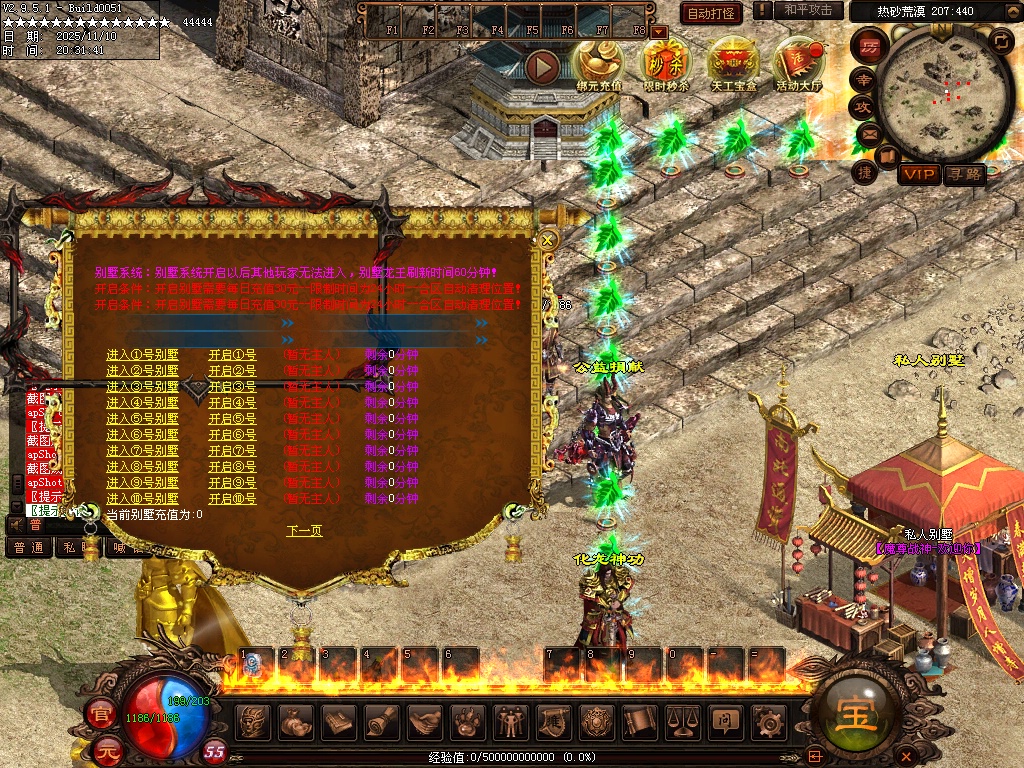Switch the peace attack mode (和平攻击)

[x=808, y=10]
